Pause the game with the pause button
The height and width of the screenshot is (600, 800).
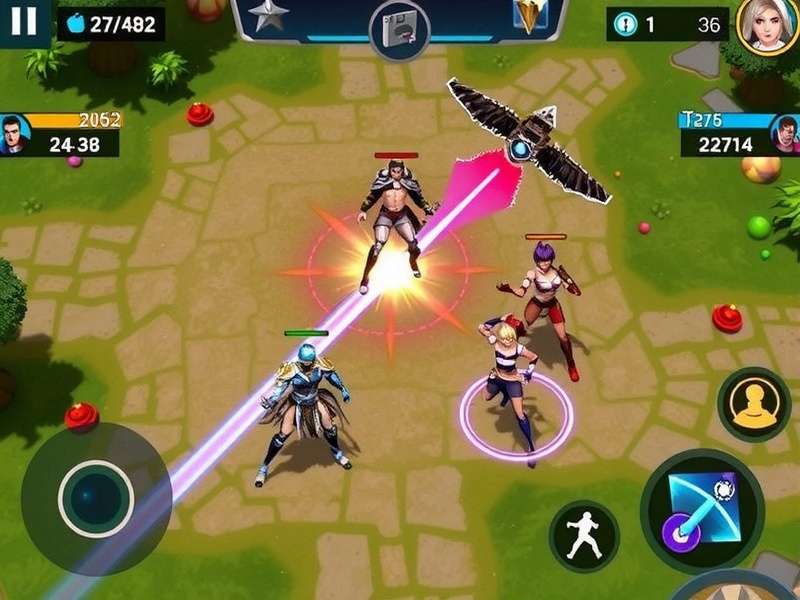click(24, 21)
